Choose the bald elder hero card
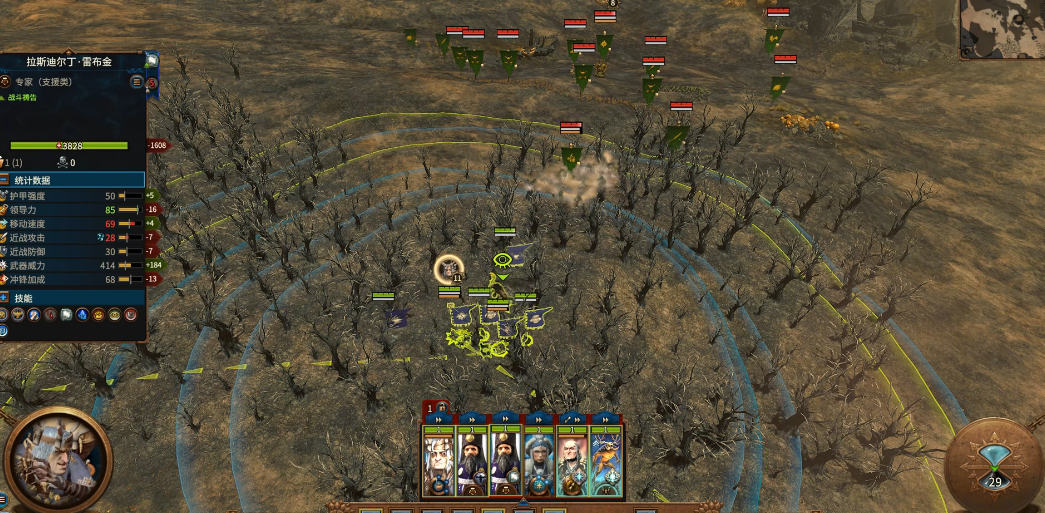Screen dimensions: 1045x513 572,462
